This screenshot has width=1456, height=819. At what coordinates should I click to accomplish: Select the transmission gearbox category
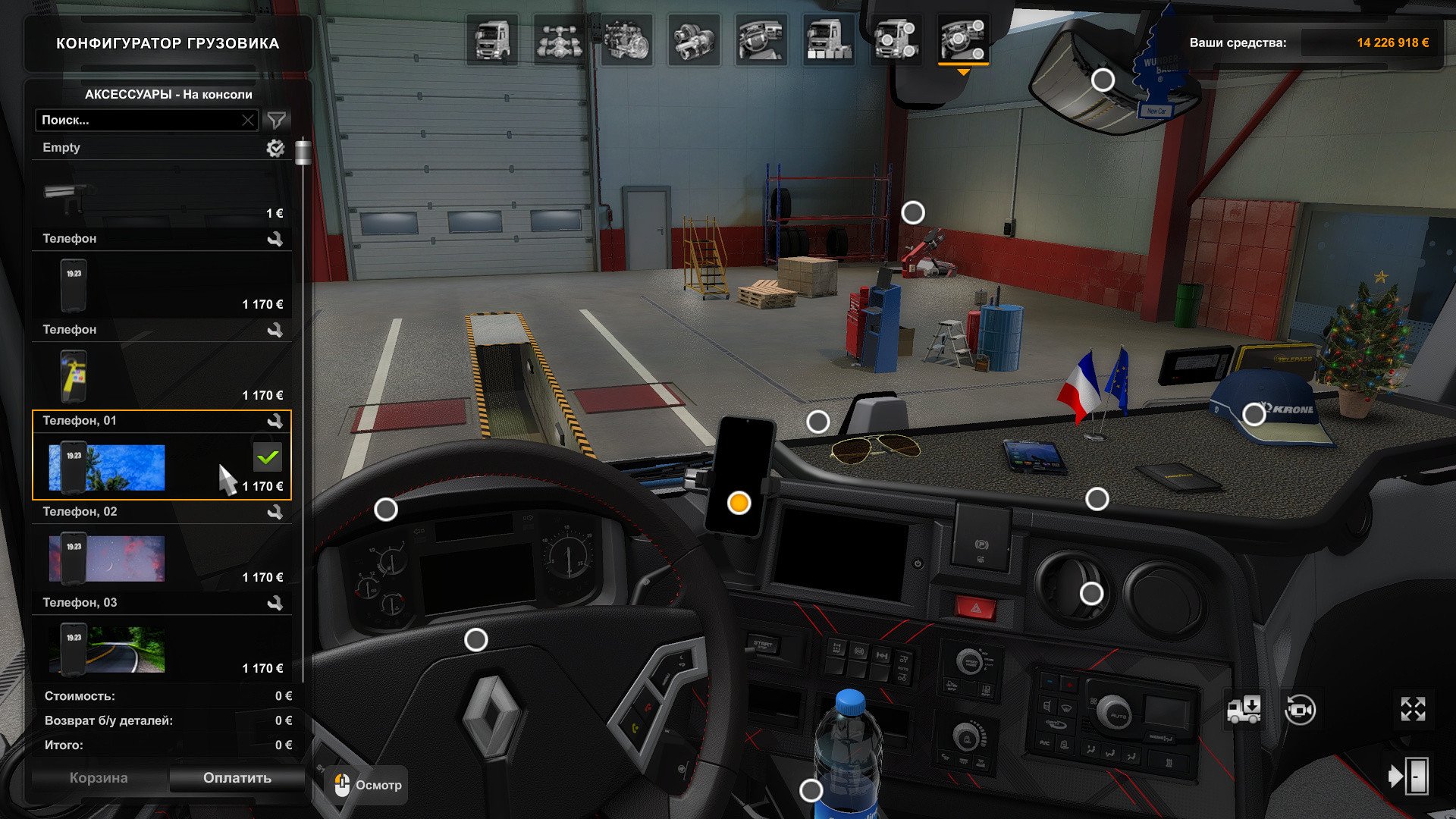pyautogui.click(x=693, y=40)
